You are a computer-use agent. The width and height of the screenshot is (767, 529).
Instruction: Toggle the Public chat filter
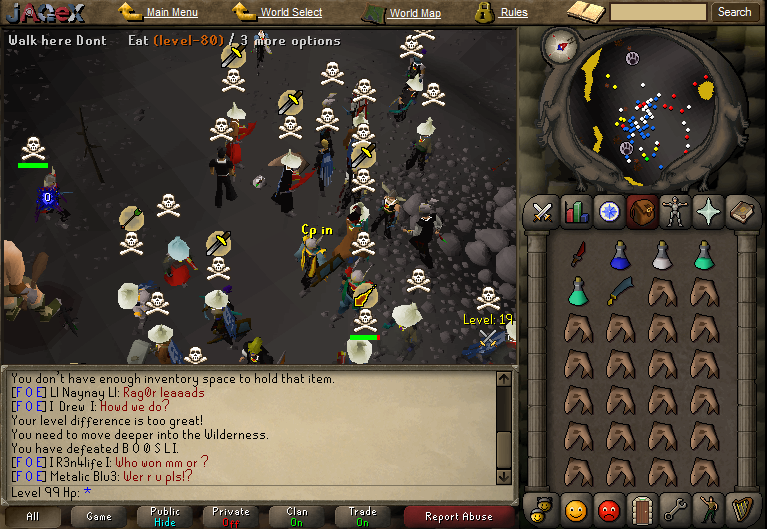(x=165, y=516)
